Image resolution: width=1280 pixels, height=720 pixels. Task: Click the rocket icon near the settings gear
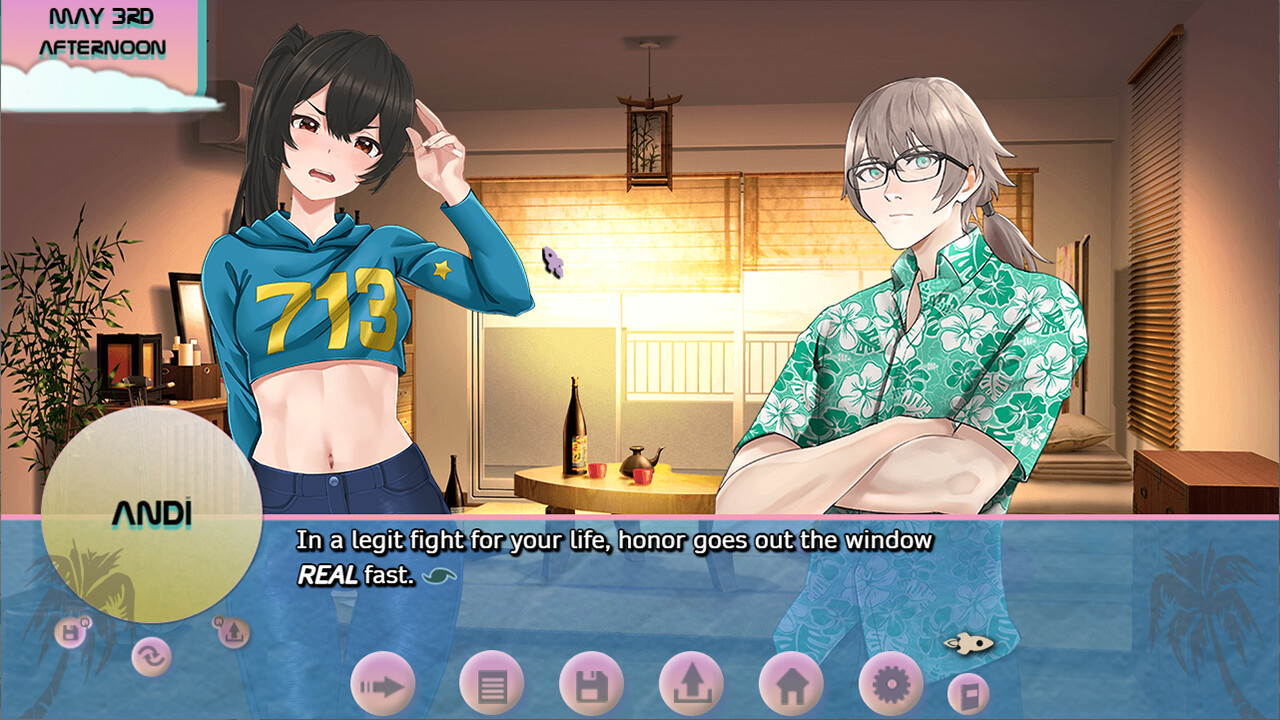(x=968, y=643)
